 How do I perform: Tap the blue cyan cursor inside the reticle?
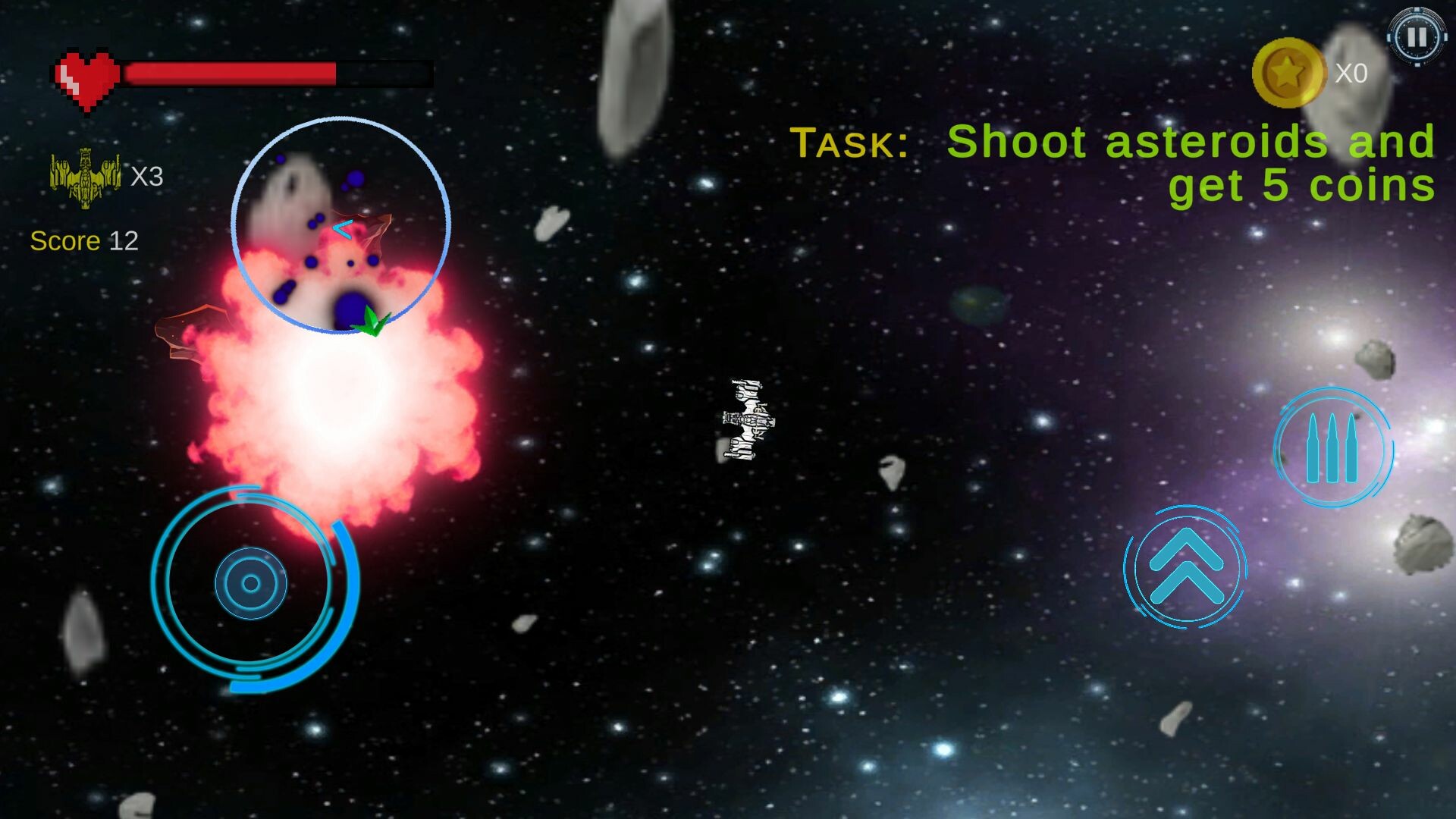[343, 227]
